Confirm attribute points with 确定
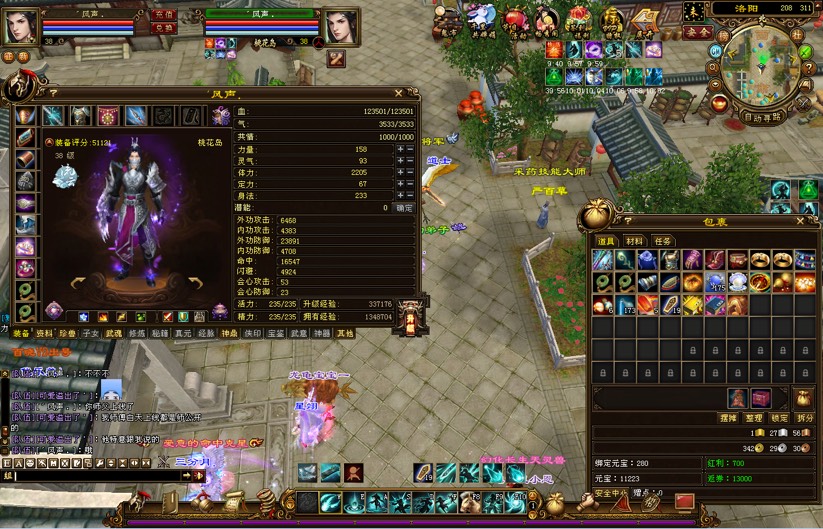The width and height of the screenshot is (823, 529). (x=404, y=208)
